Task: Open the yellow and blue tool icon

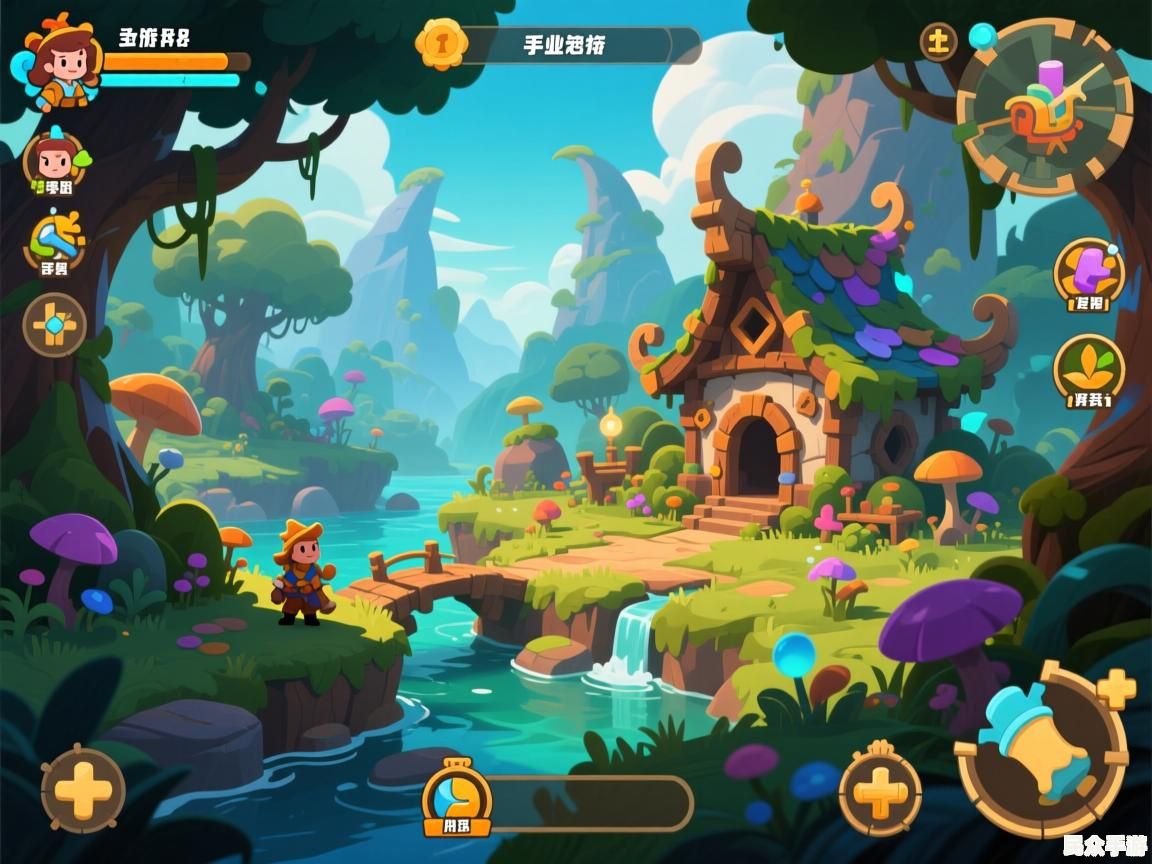Action: click(x=55, y=242)
